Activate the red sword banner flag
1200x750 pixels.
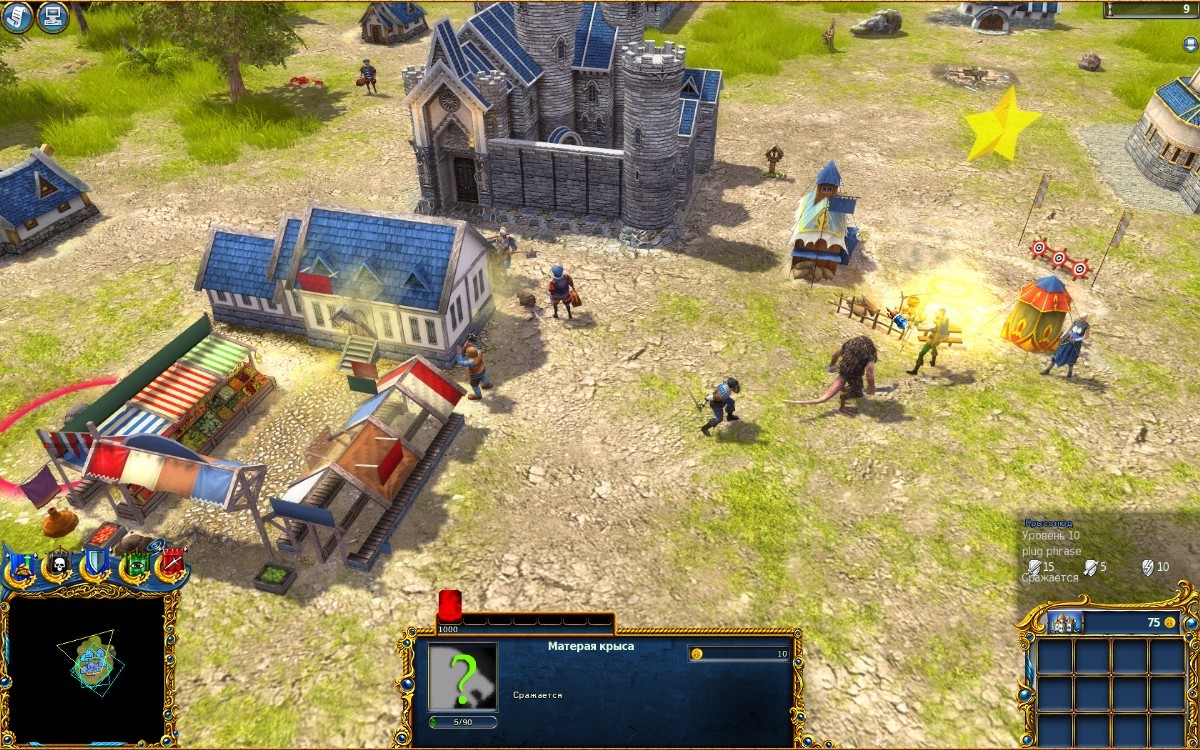coord(172,564)
